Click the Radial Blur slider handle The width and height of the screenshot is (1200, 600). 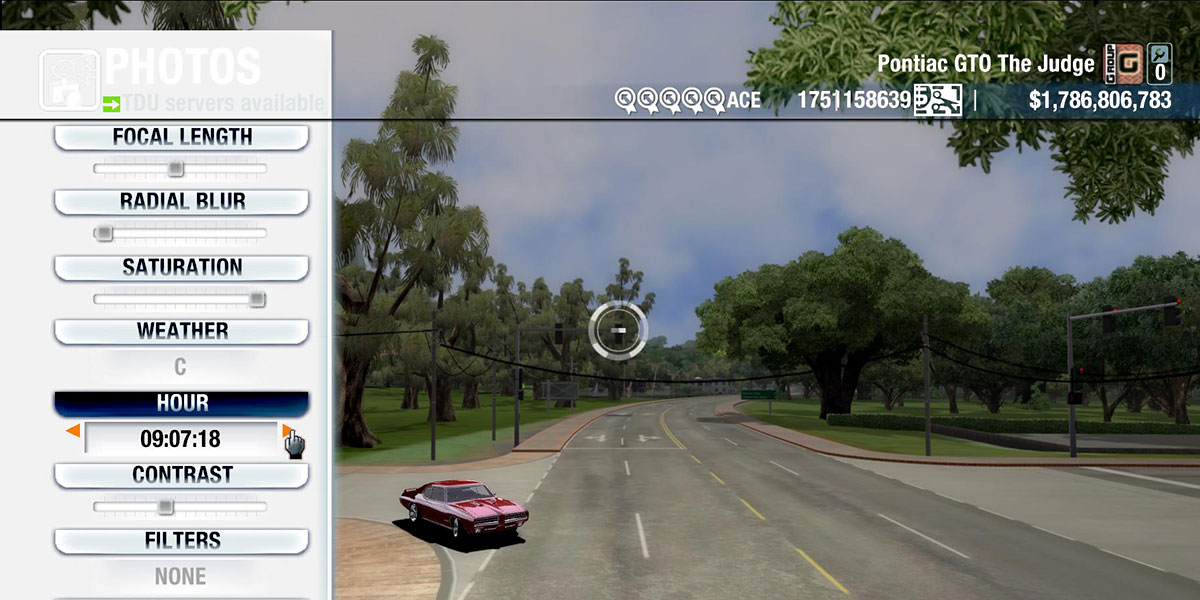(x=103, y=233)
